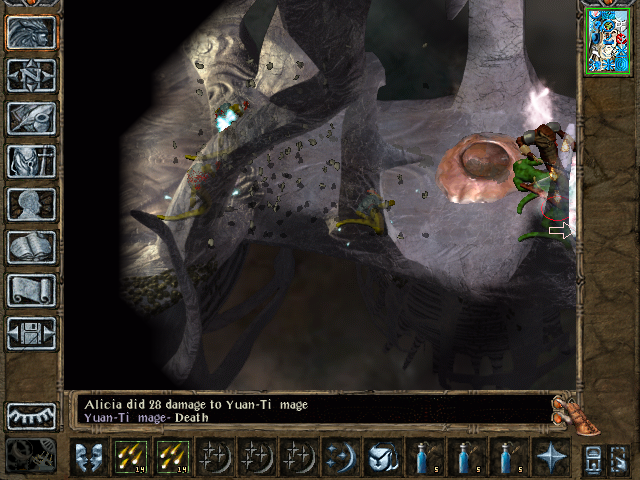Open the priest scroll screen
Image resolution: width=640 pixels, height=480 pixels.
coord(31,290)
